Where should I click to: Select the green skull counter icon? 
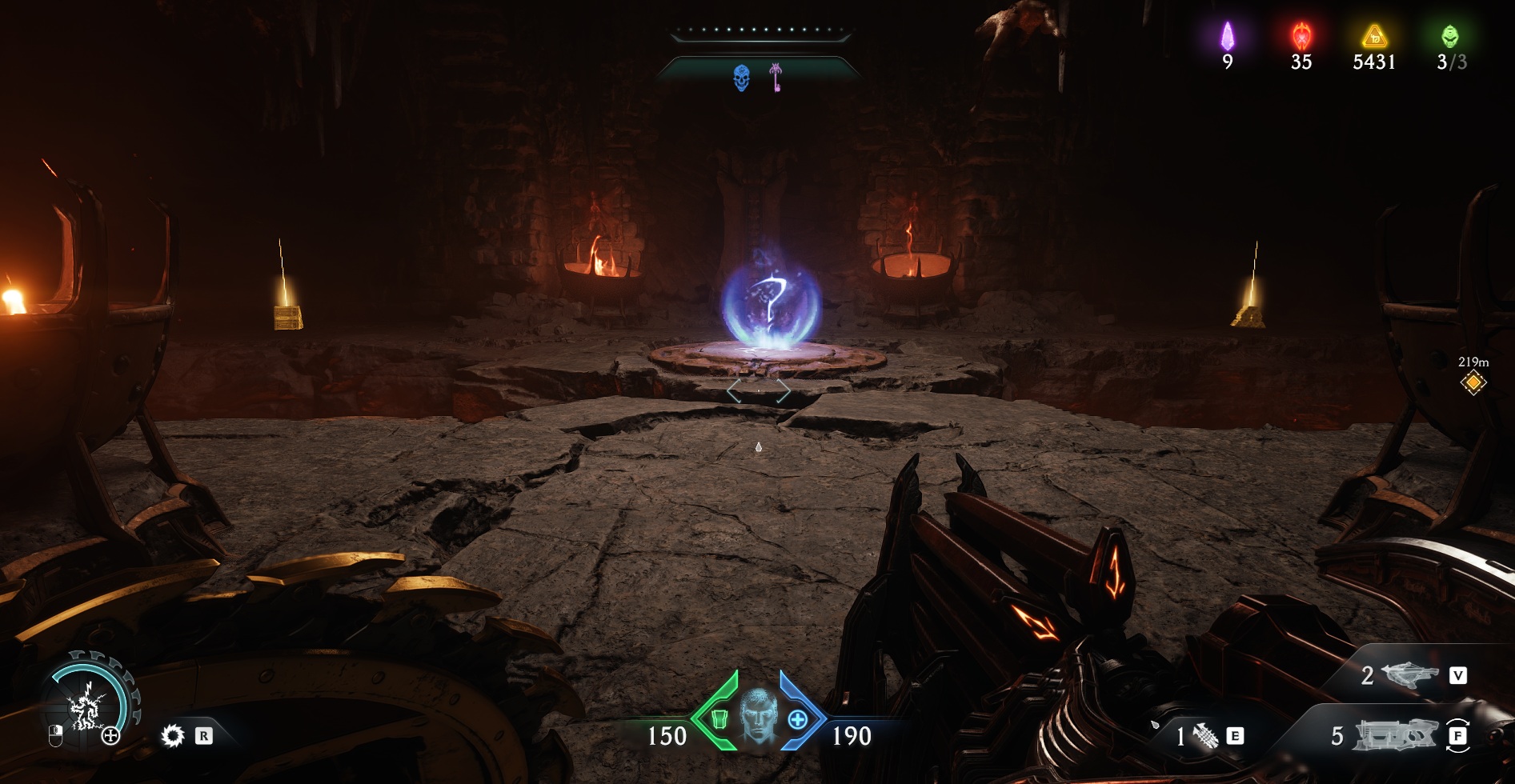[1450, 36]
